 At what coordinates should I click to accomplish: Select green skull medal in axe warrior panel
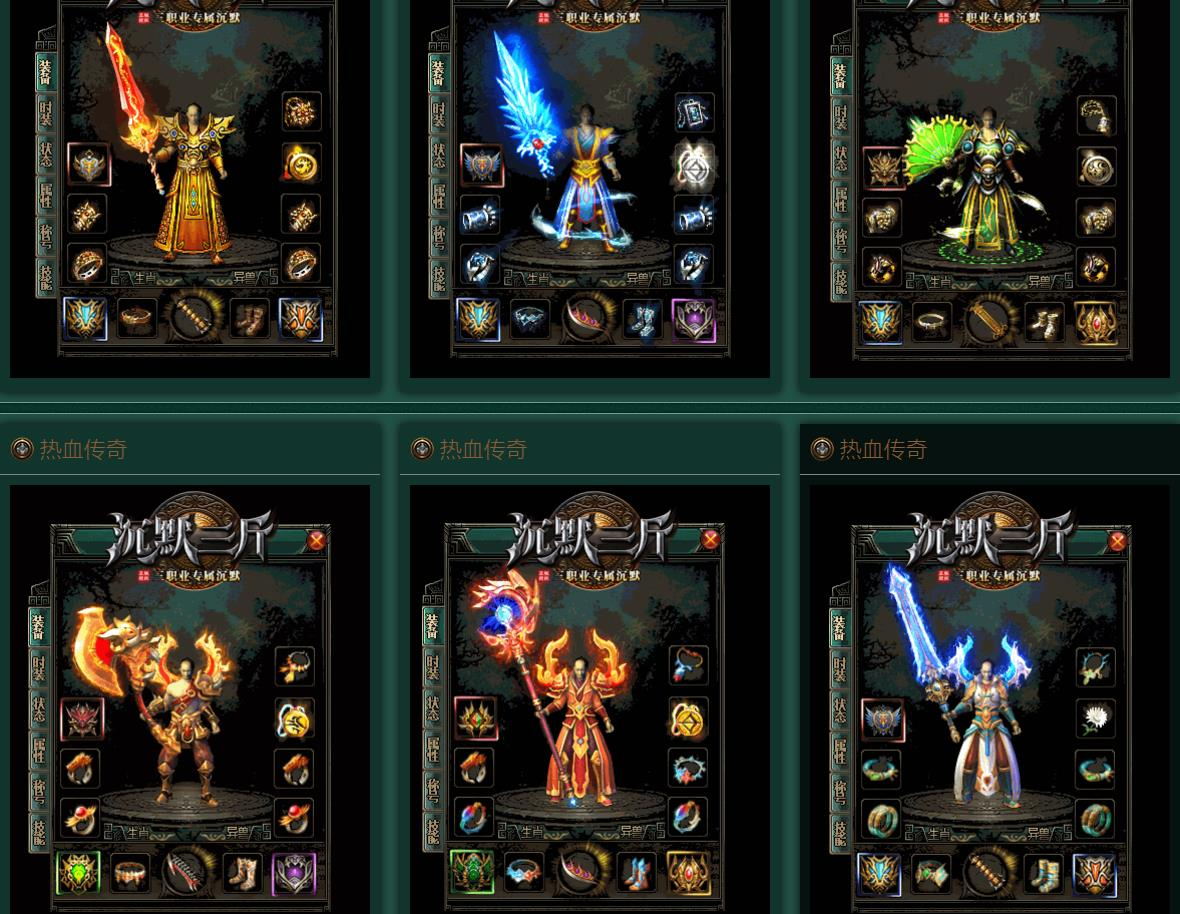coord(78,873)
